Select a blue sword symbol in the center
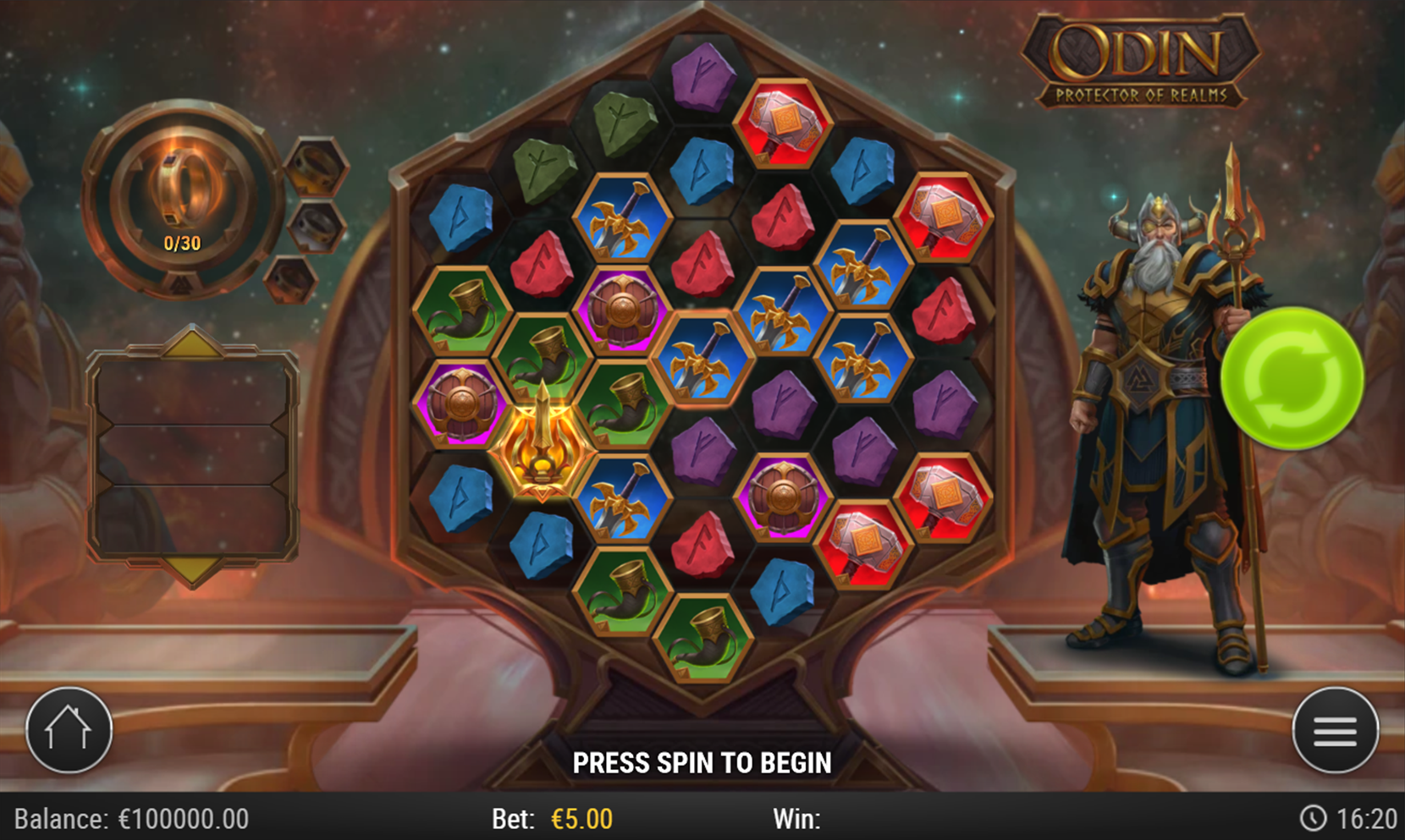Viewport: 1405px width, 840px height. 703,358
